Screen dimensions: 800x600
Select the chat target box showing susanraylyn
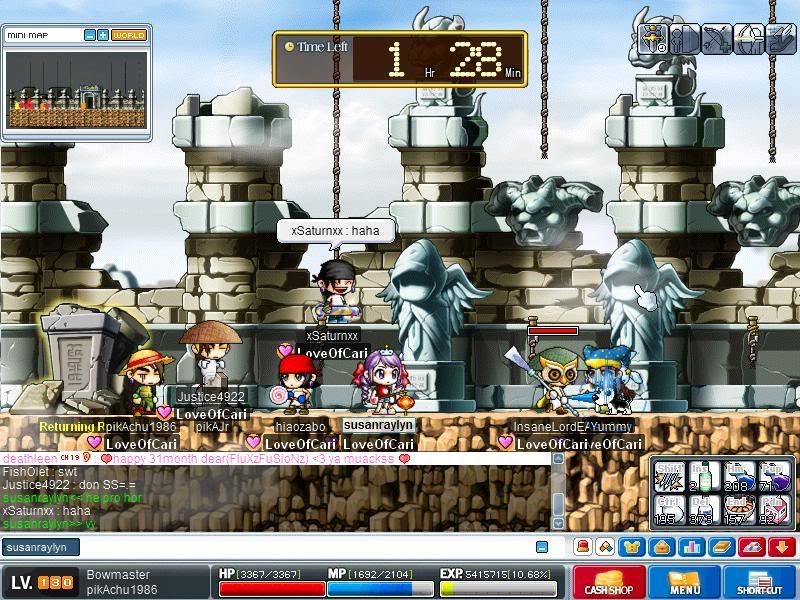(x=40, y=547)
